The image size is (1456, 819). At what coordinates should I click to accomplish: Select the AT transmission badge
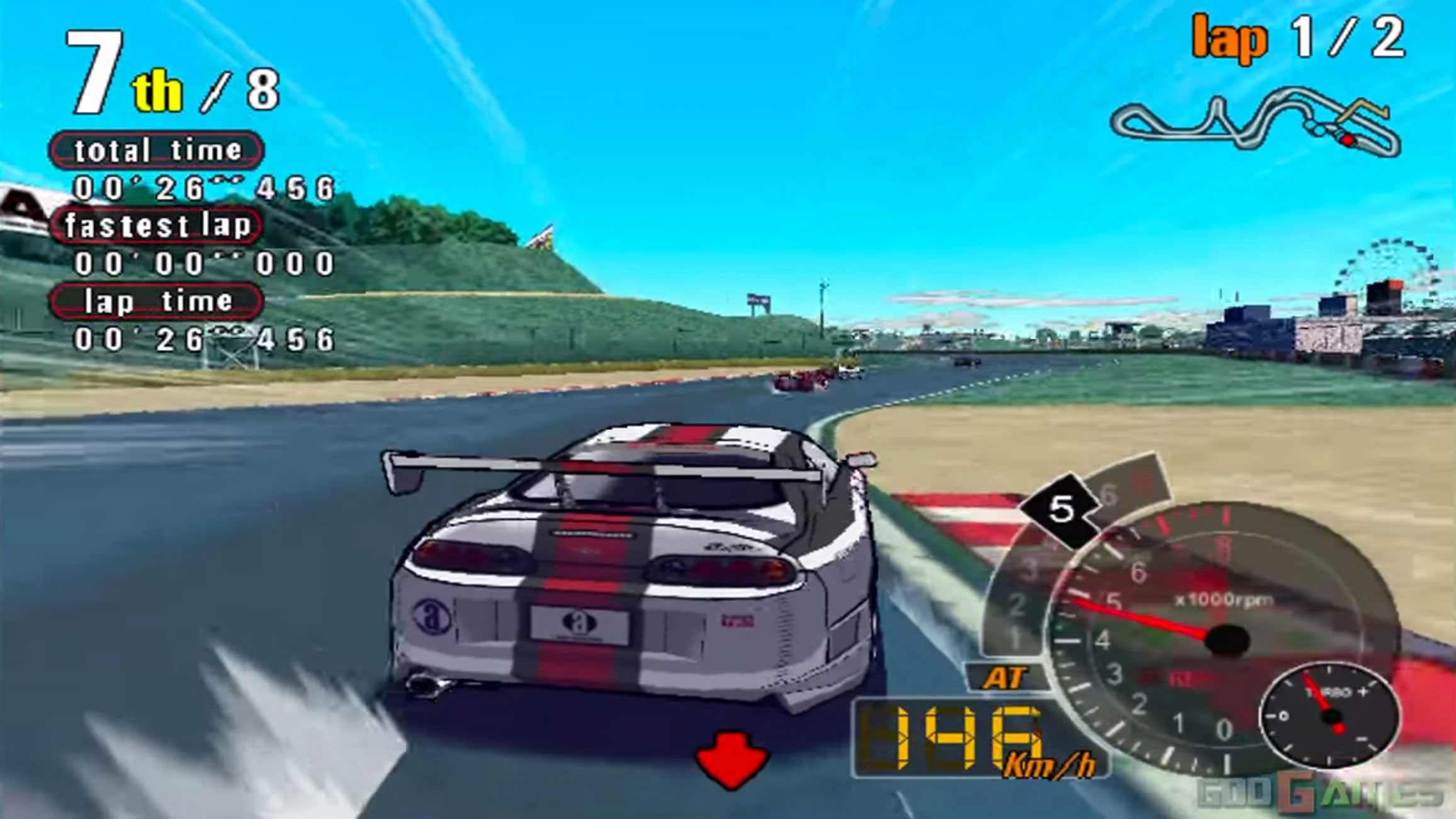(1005, 679)
